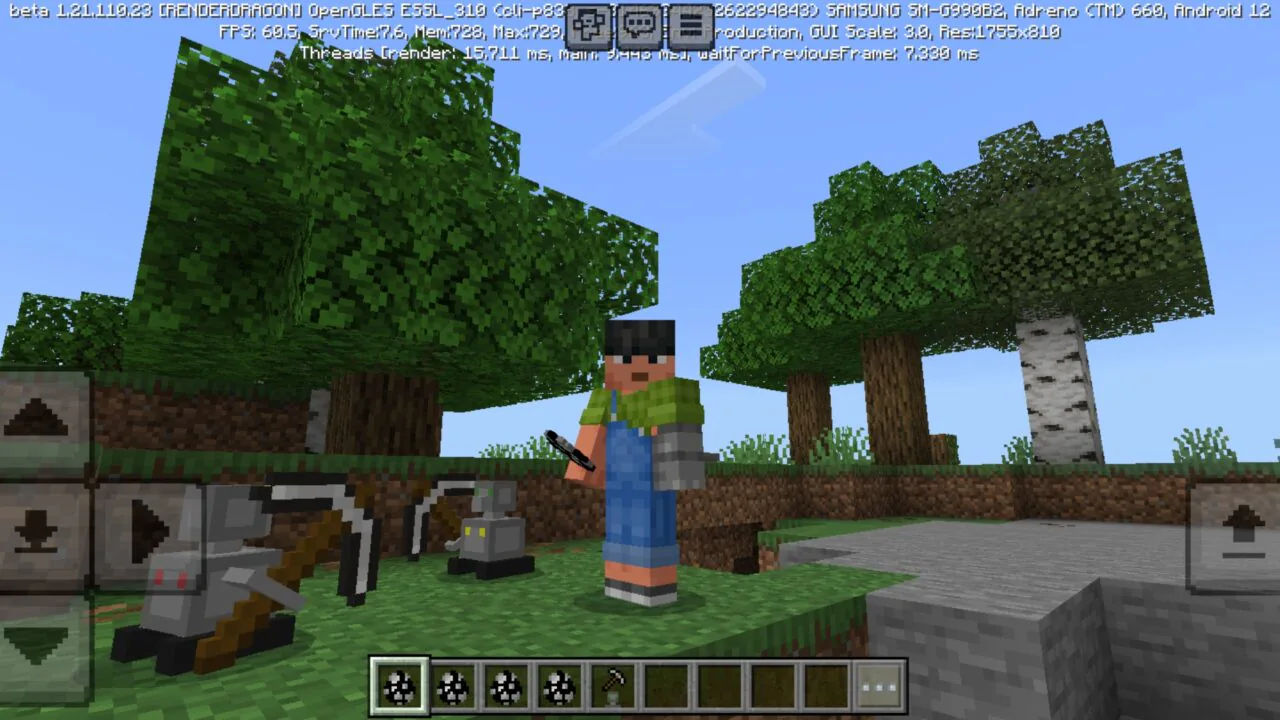Select the iron pickaxe in the hotbar
This screenshot has height=720, width=1280.
[615, 684]
